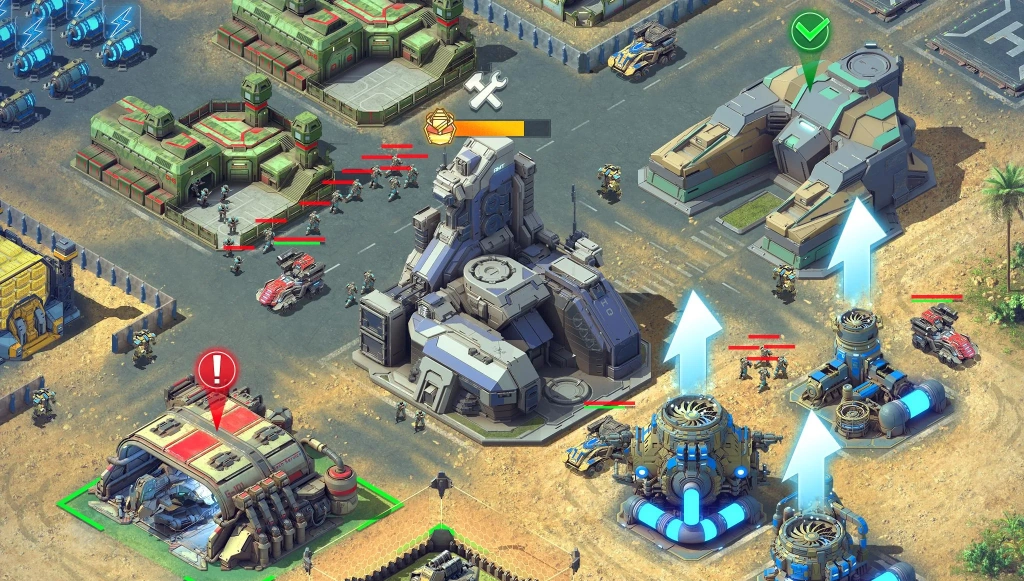This screenshot has height=581, width=1024.
Task: Tap the green checkmark completion marker
Action: pos(810,33)
